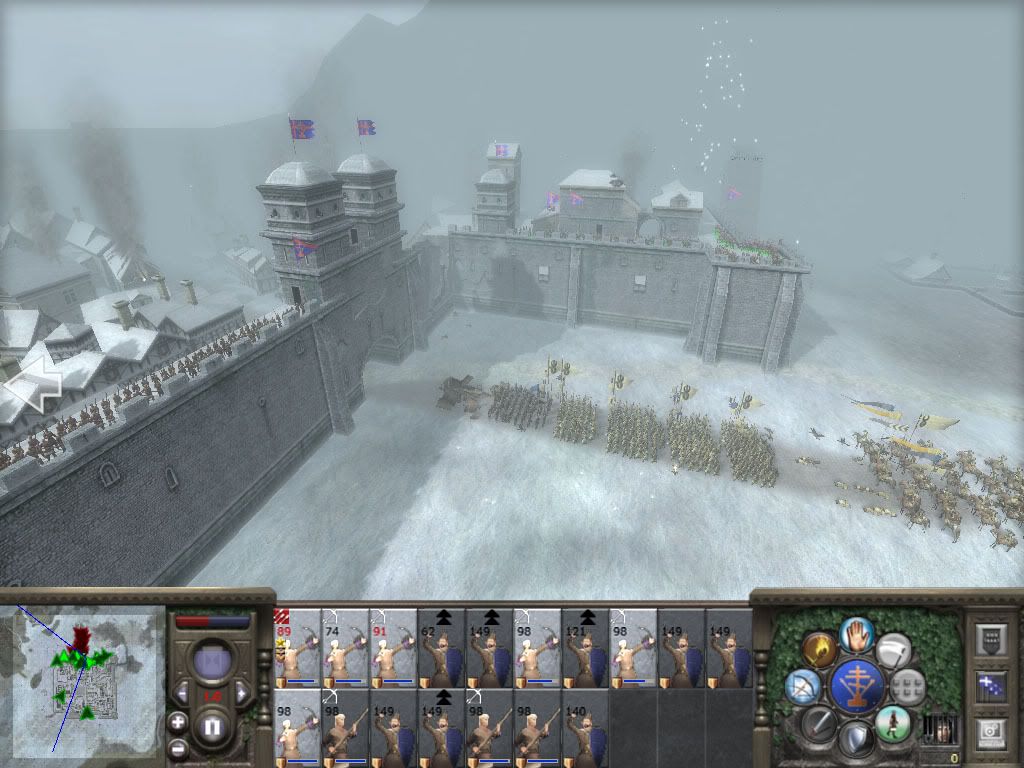Toggle the running man run button
Screen dimensions: 1024x768
[892, 723]
